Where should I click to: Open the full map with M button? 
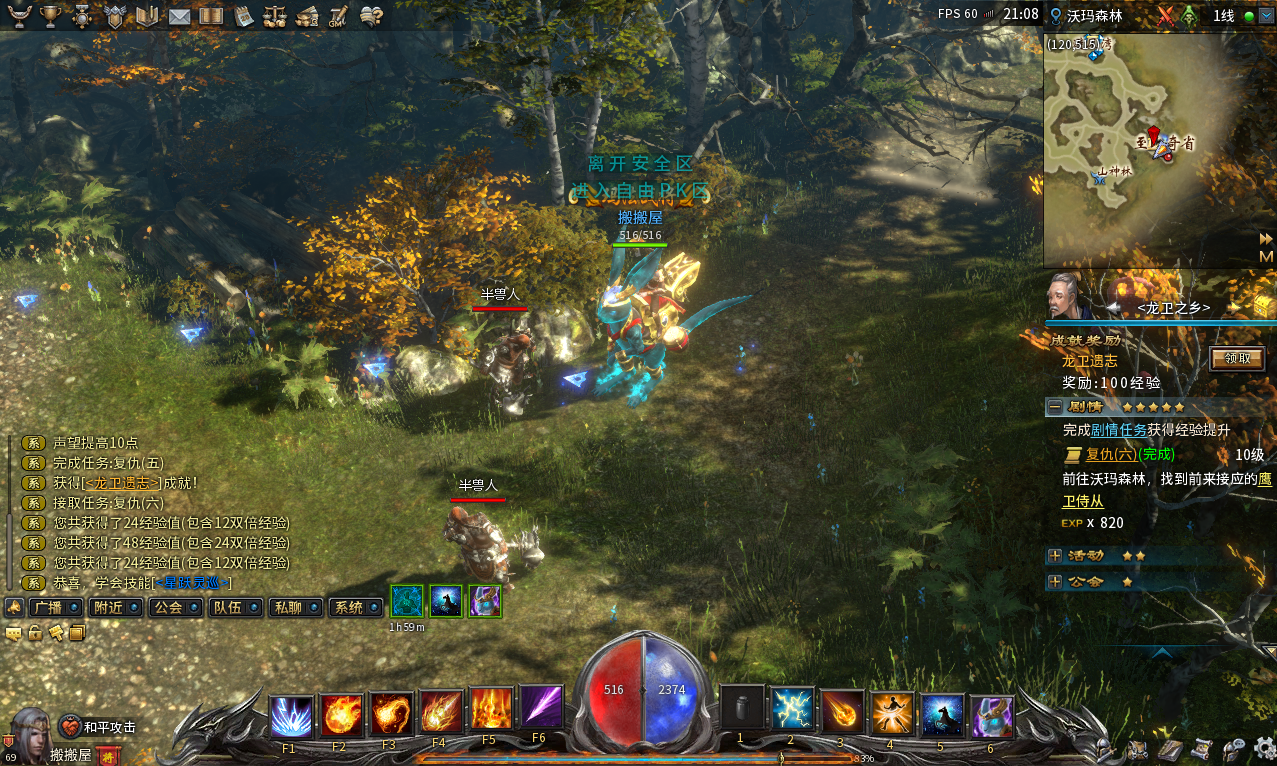click(x=1265, y=256)
